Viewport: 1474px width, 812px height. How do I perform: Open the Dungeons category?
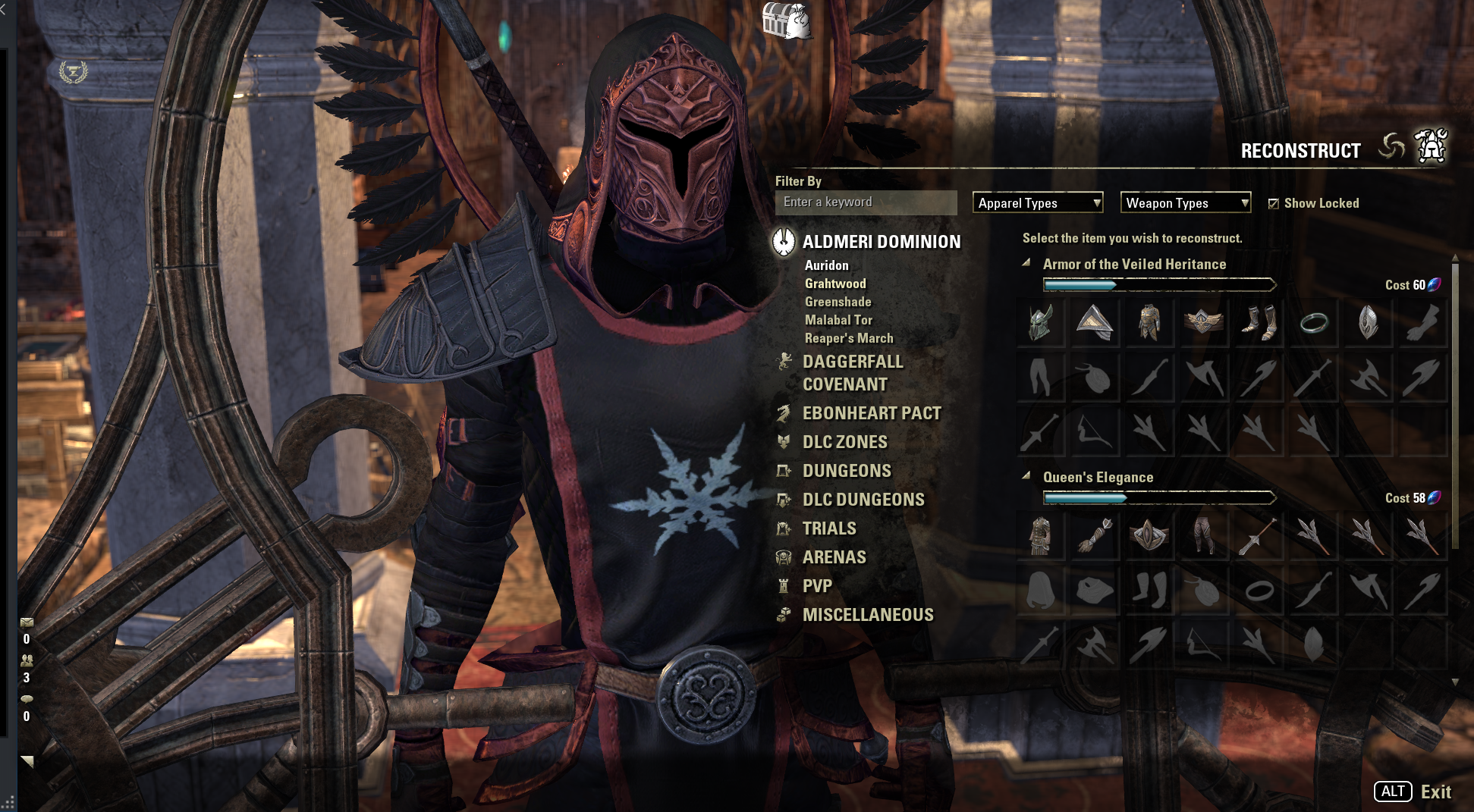[x=847, y=471]
